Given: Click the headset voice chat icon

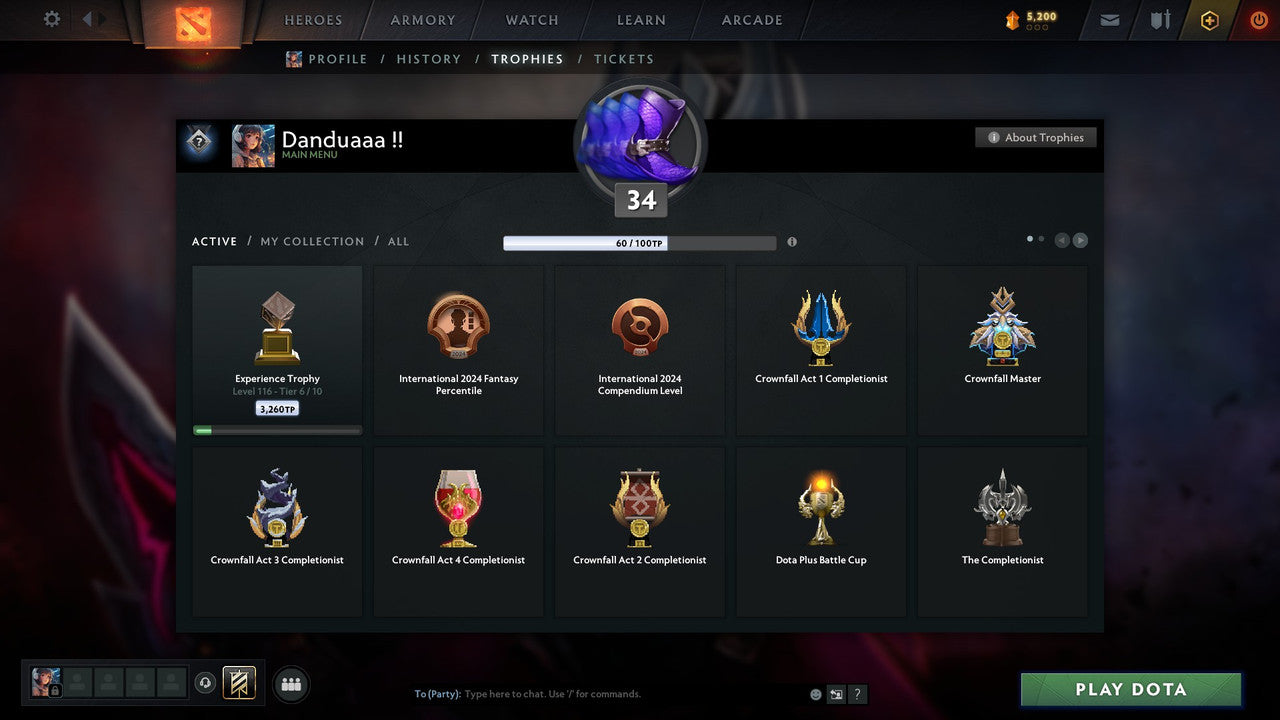Looking at the screenshot, I should click(206, 681).
